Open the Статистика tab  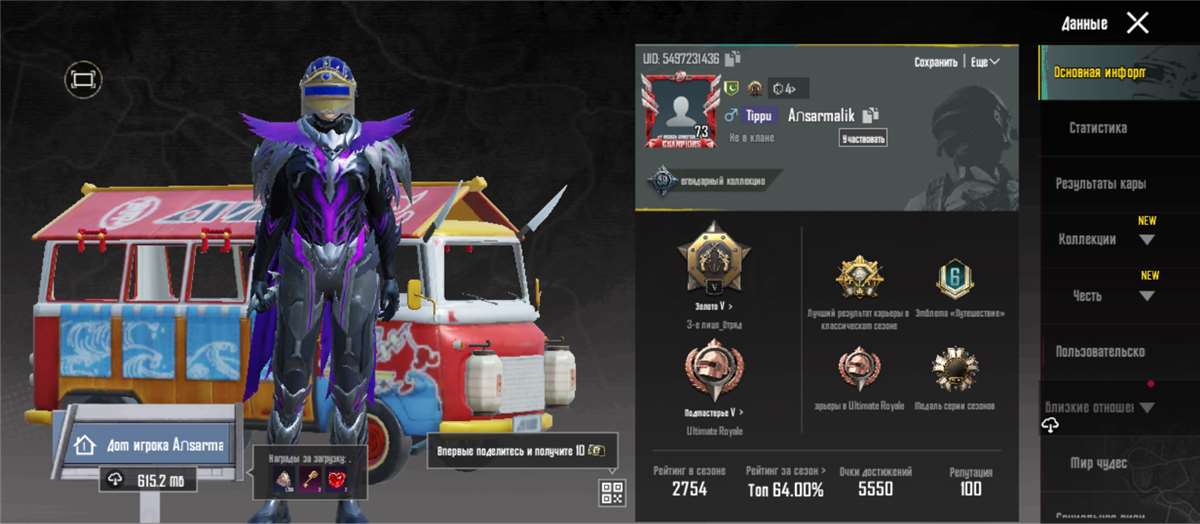1097,128
